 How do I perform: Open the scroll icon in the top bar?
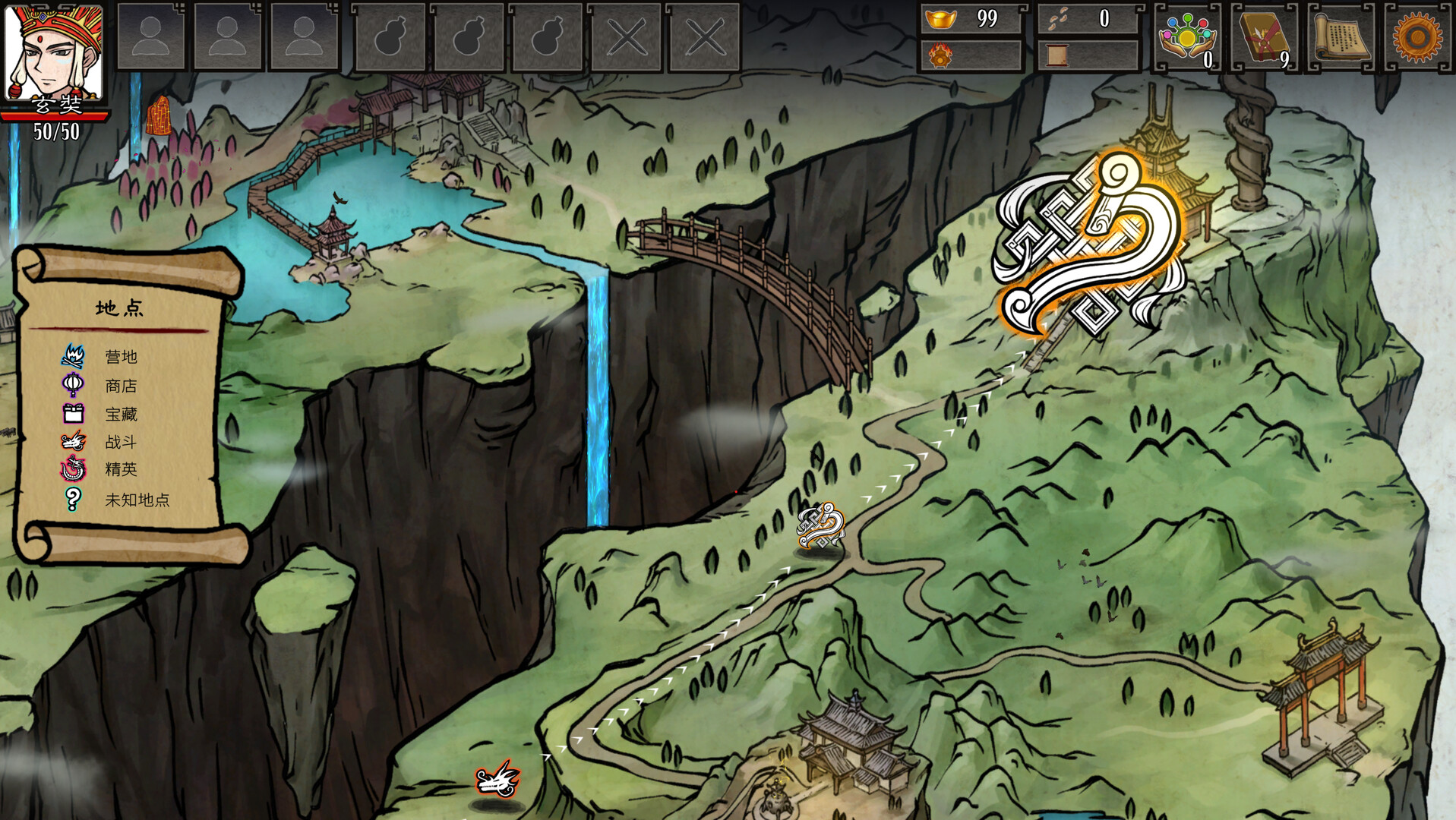[1341, 36]
